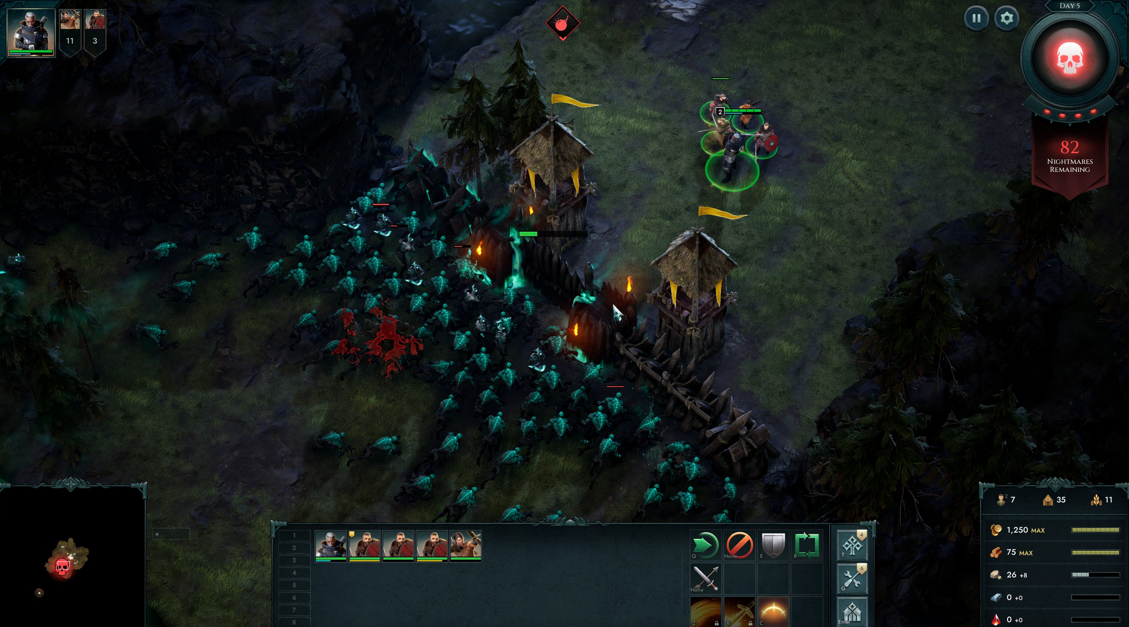Select the shield soldier group showing 3 units
The image size is (1129, 627).
click(x=95, y=30)
